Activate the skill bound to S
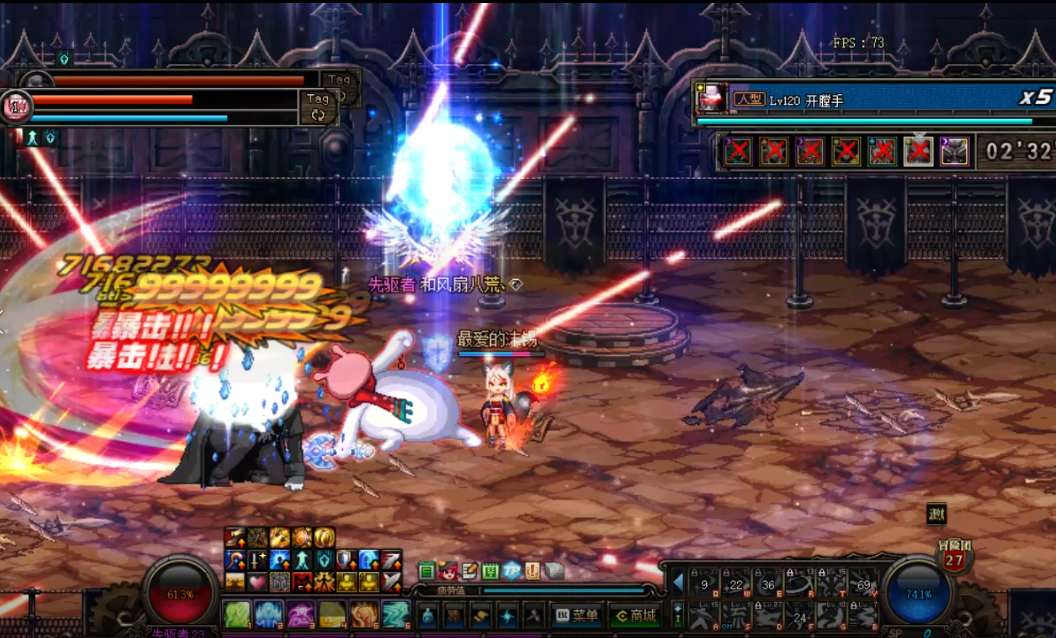Image resolution: width=1056 pixels, height=638 pixels. 738,615
